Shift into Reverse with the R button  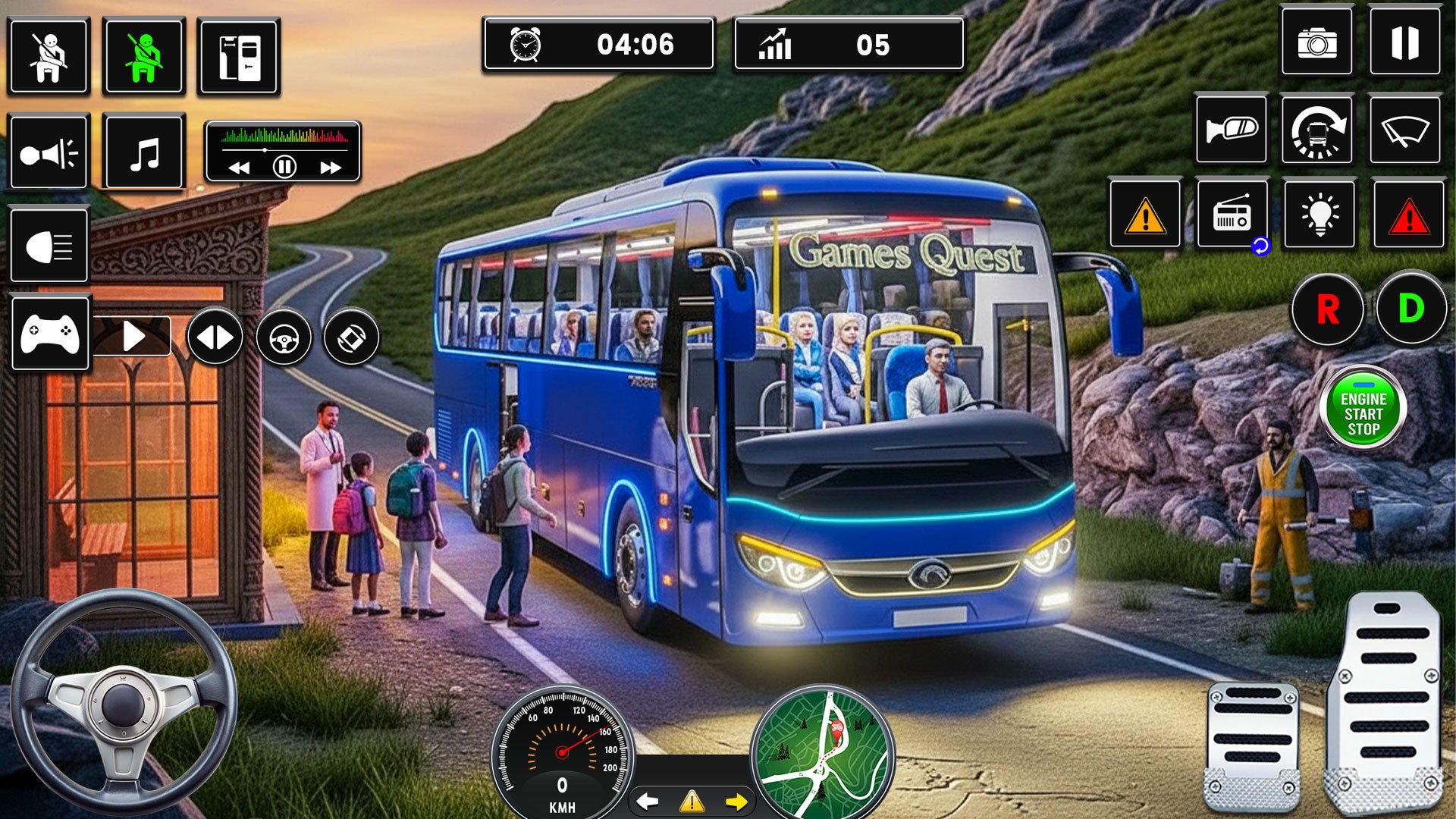pyautogui.click(x=1327, y=309)
